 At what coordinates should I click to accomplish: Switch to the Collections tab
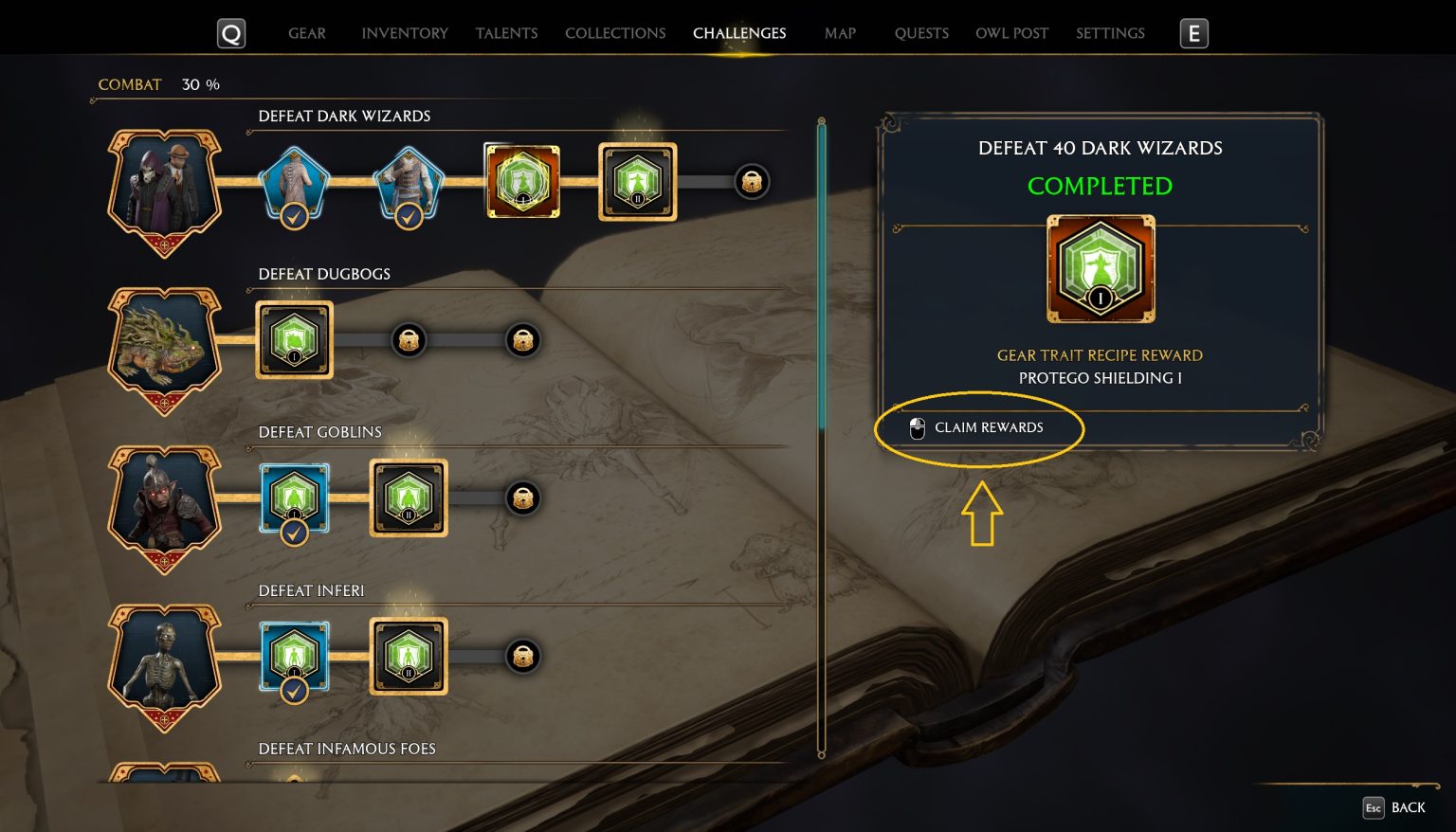pos(615,33)
